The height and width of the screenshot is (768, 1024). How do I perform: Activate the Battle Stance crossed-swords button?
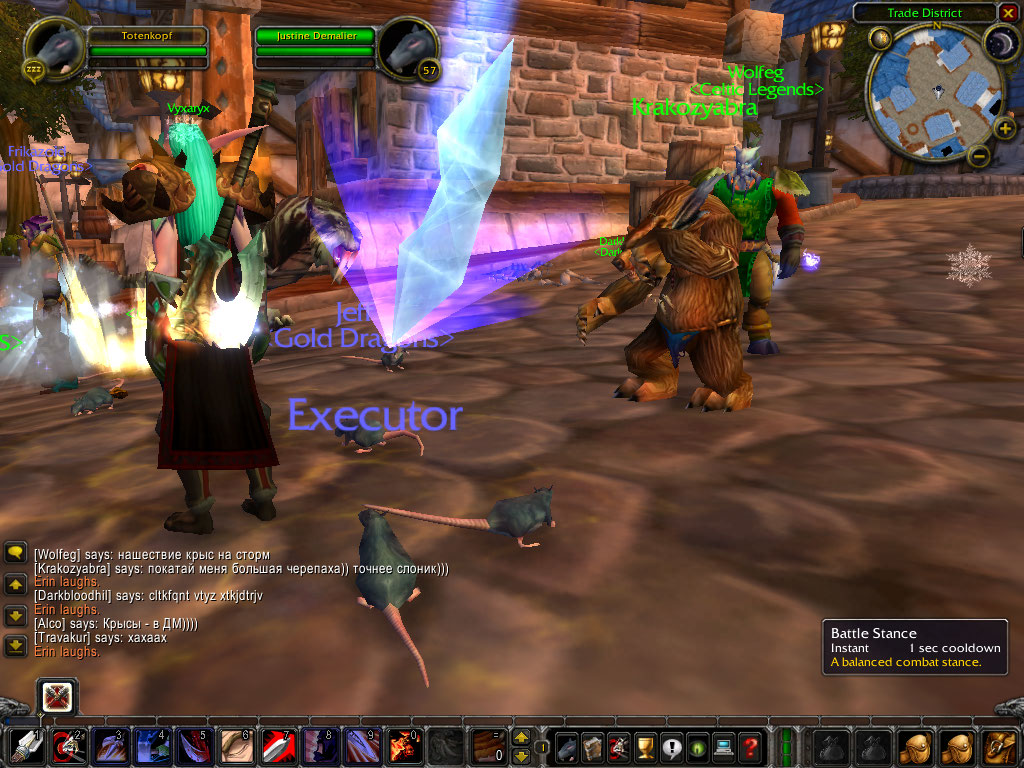click(56, 697)
